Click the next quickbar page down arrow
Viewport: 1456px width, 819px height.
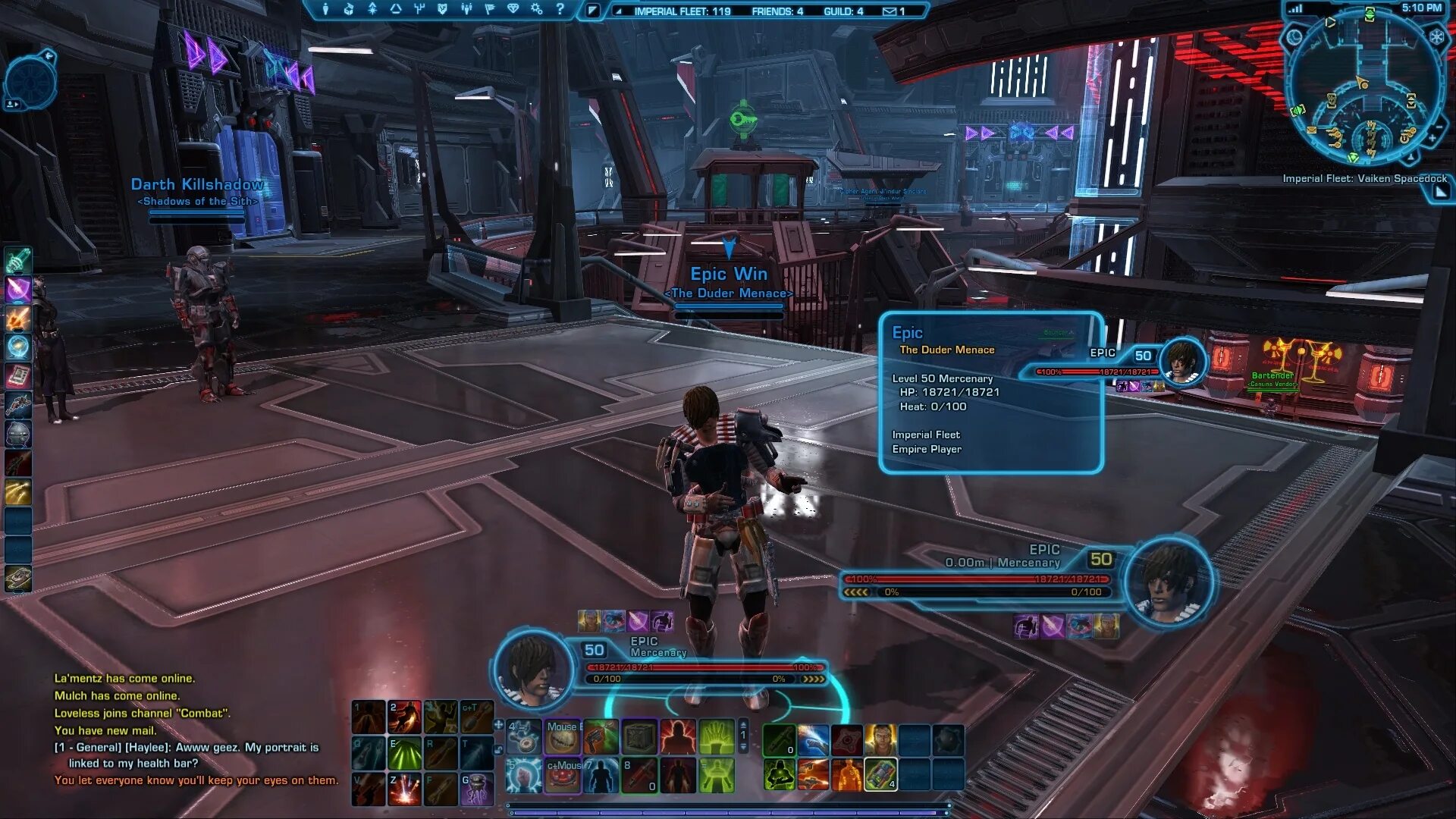pos(743,748)
